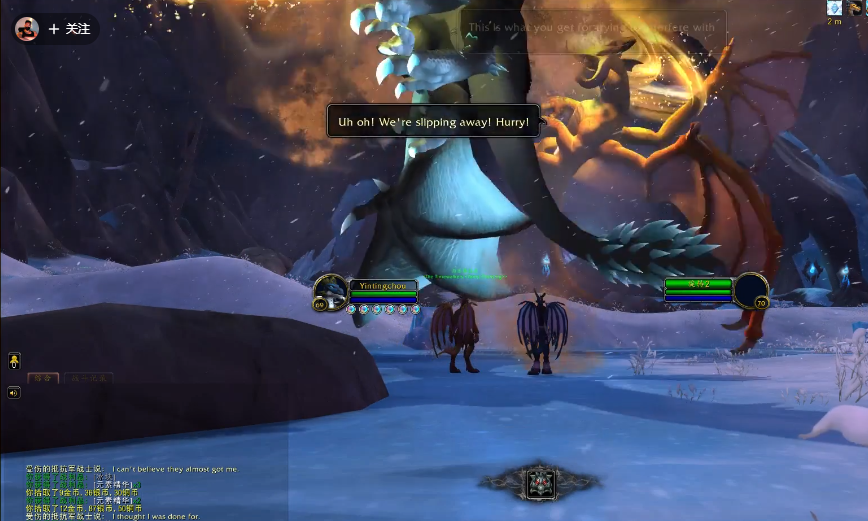Select the Yintingchou player unit frame portrait
This screenshot has height=521, width=868.
point(331,291)
